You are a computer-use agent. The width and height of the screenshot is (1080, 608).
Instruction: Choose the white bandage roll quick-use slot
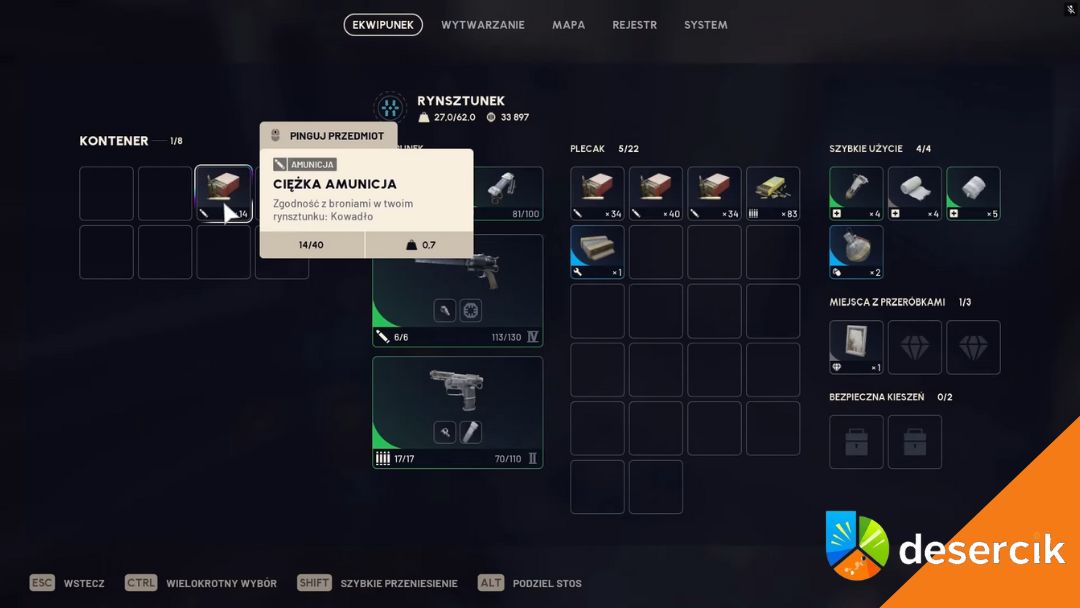coord(915,193)
